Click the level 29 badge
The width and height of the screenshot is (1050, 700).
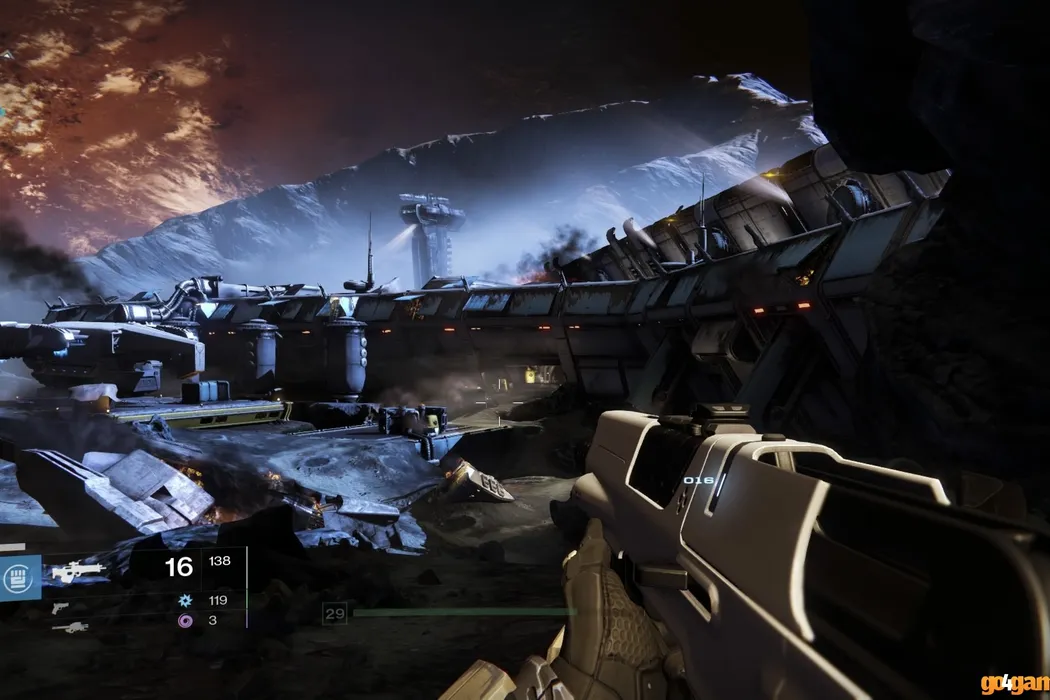point(334,613)
